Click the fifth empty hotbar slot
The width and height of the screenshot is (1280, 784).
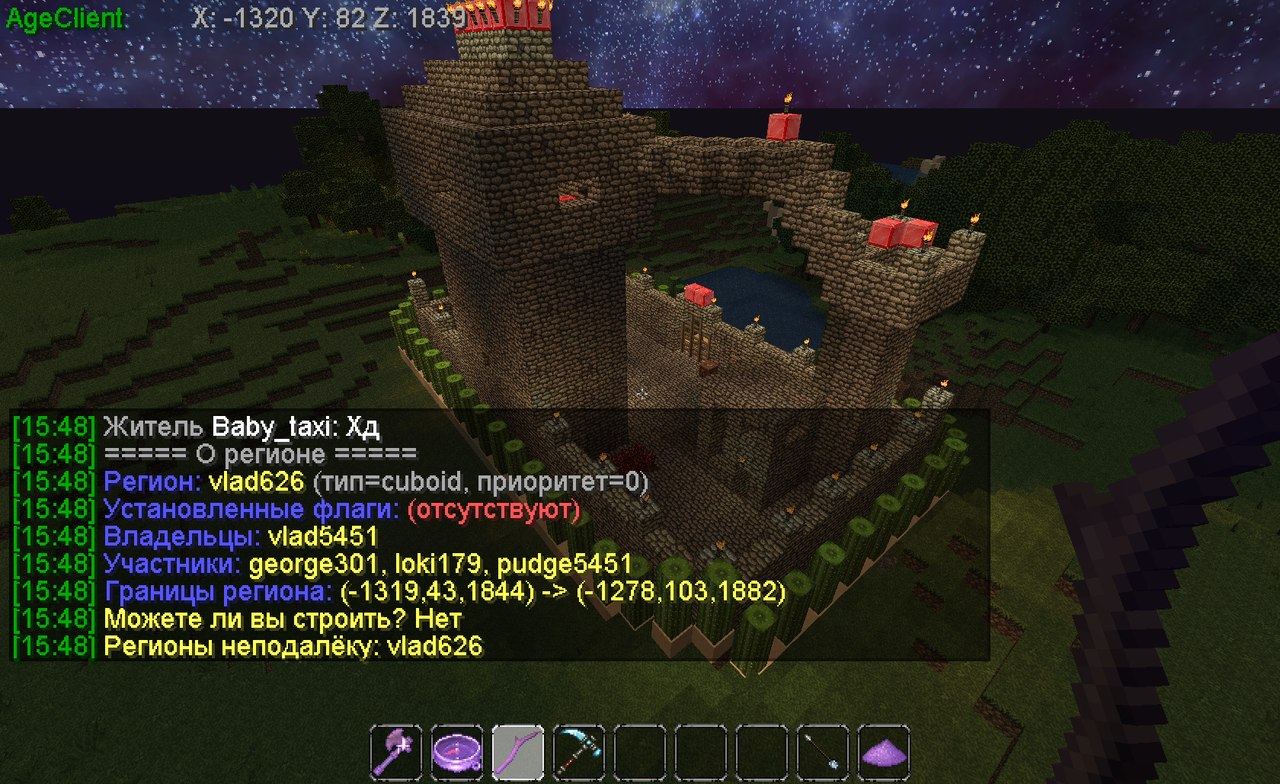pos(640,750)
